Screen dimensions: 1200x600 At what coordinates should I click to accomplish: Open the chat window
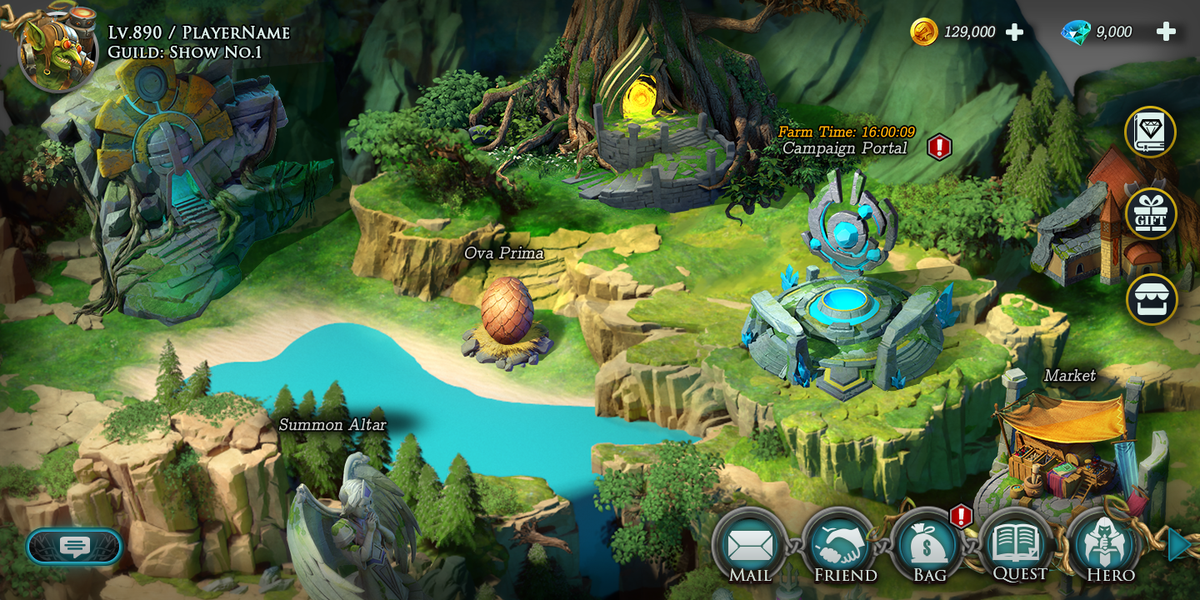tap(74, 546)
